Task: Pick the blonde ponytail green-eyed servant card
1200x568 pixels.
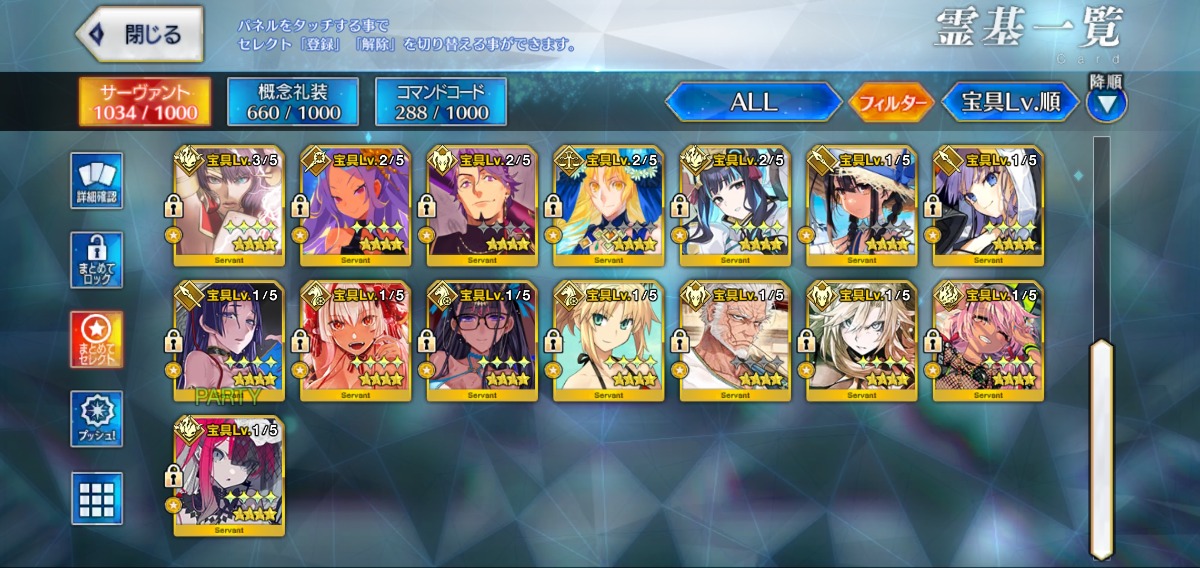Action: point(608,342)
